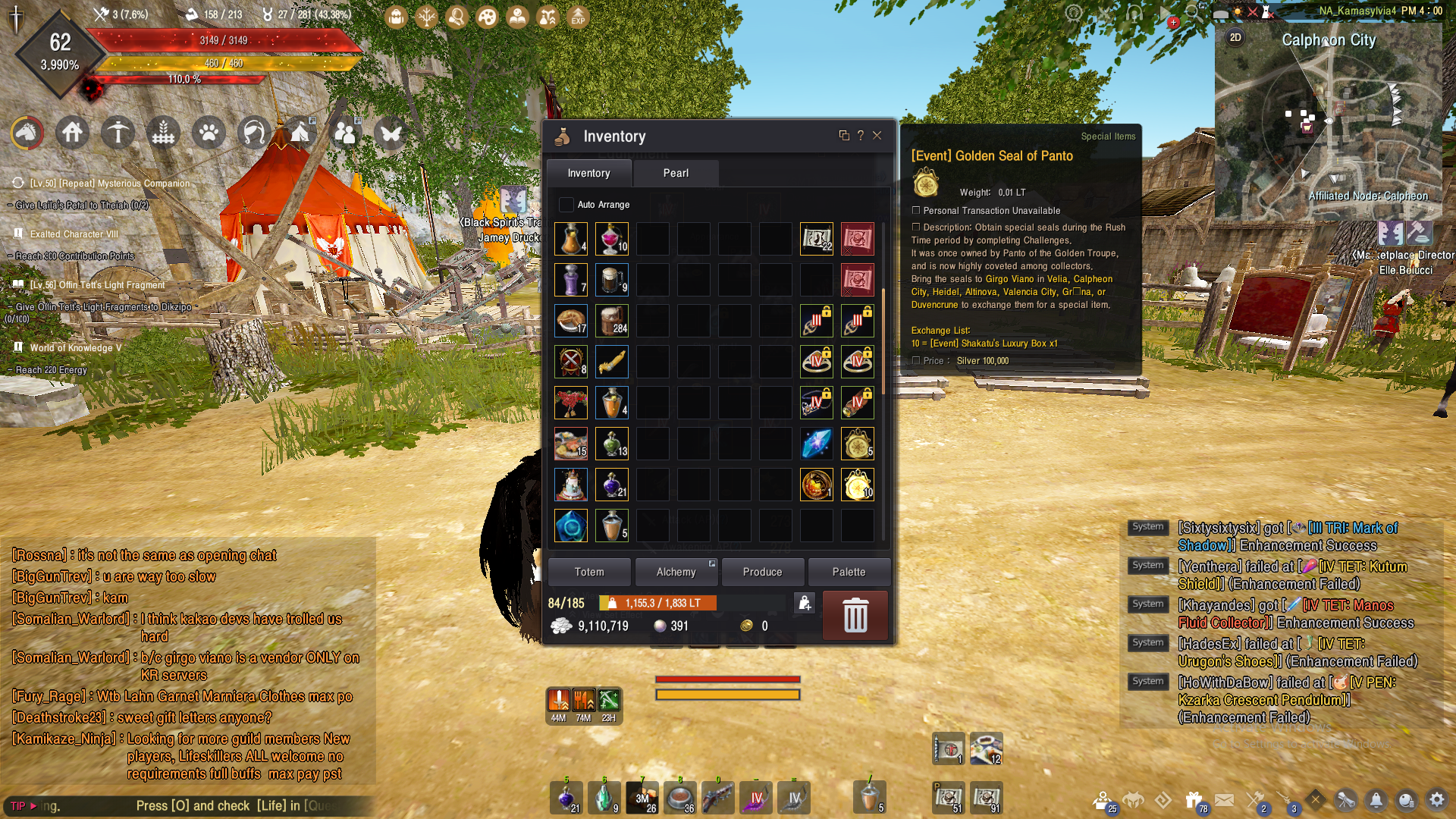Open the mount information icon top-left
The width and height of the screenshot is (1456, 819).
click(x=27, y=133)
